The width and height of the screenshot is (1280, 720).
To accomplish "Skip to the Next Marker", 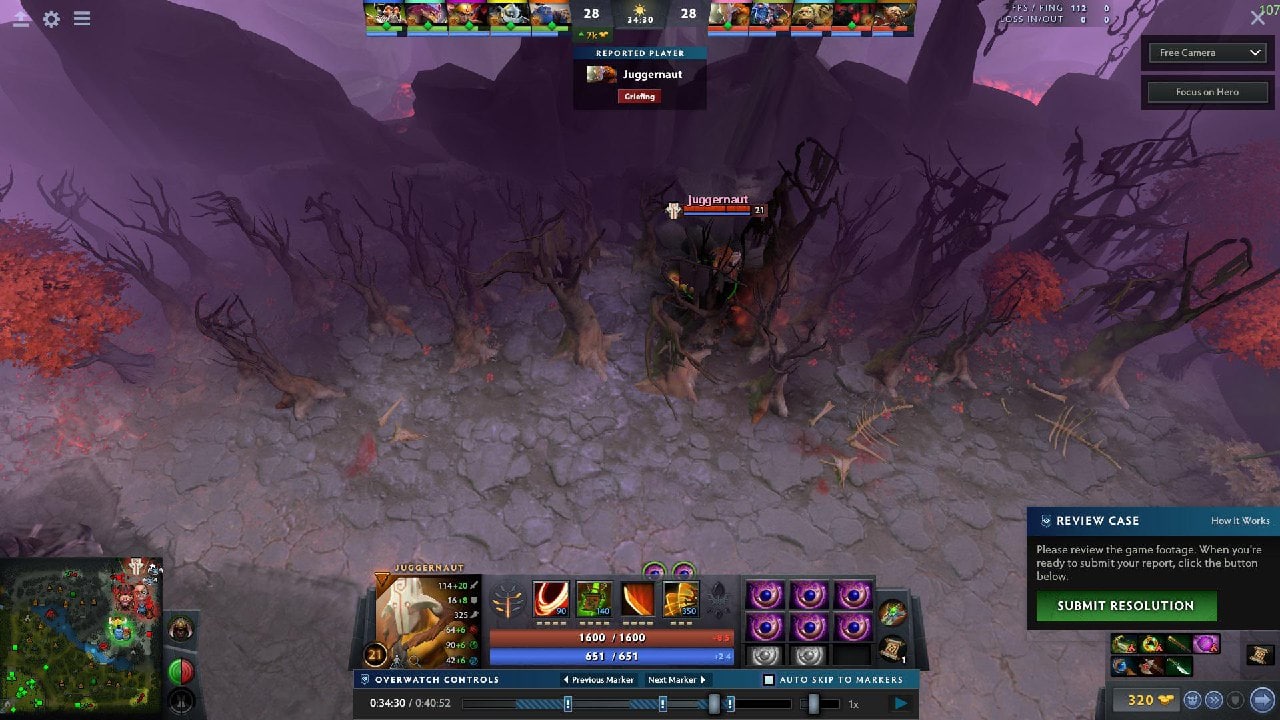I will pos(677,680).
